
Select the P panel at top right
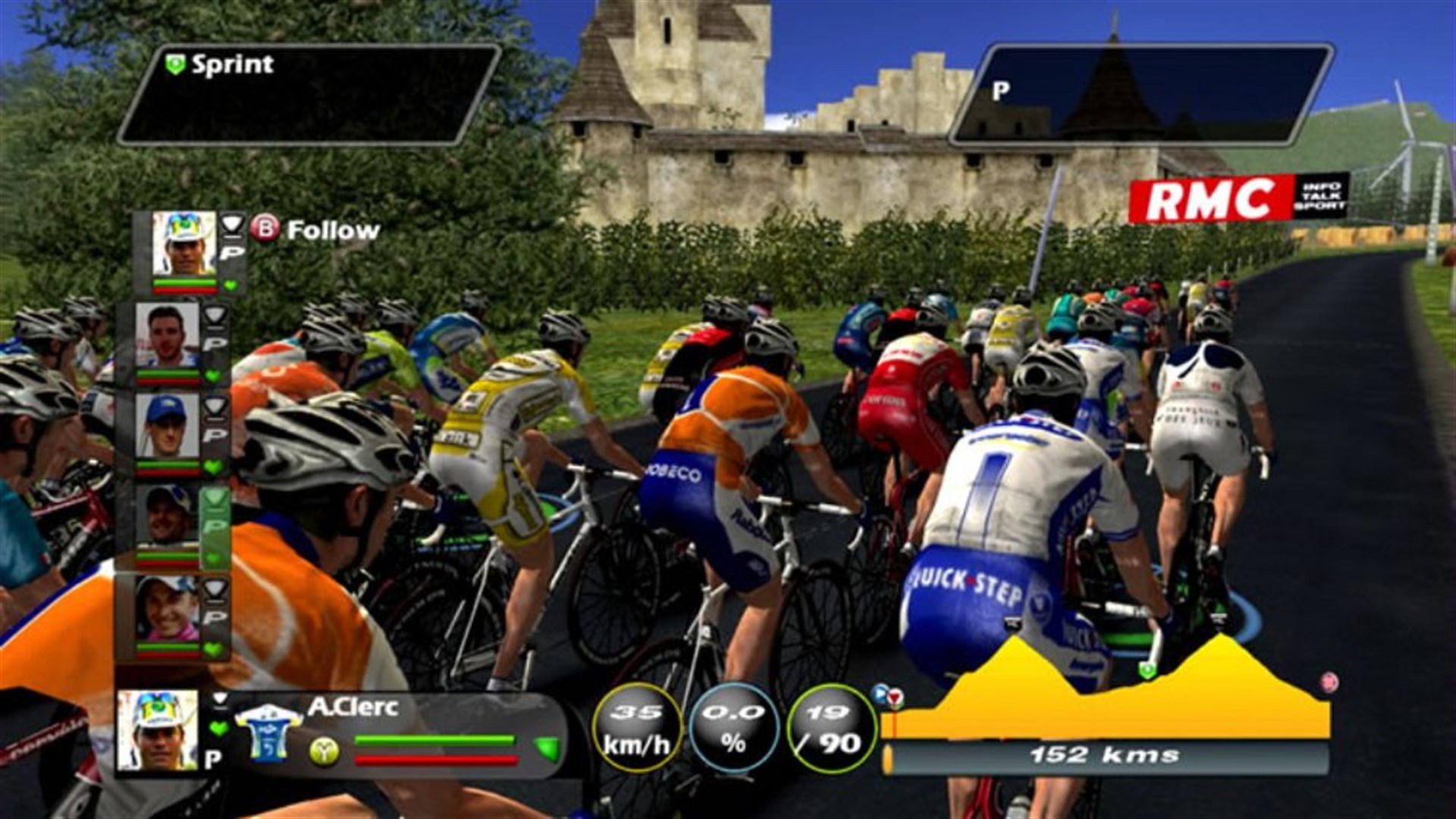click(x=1122, y=91)
